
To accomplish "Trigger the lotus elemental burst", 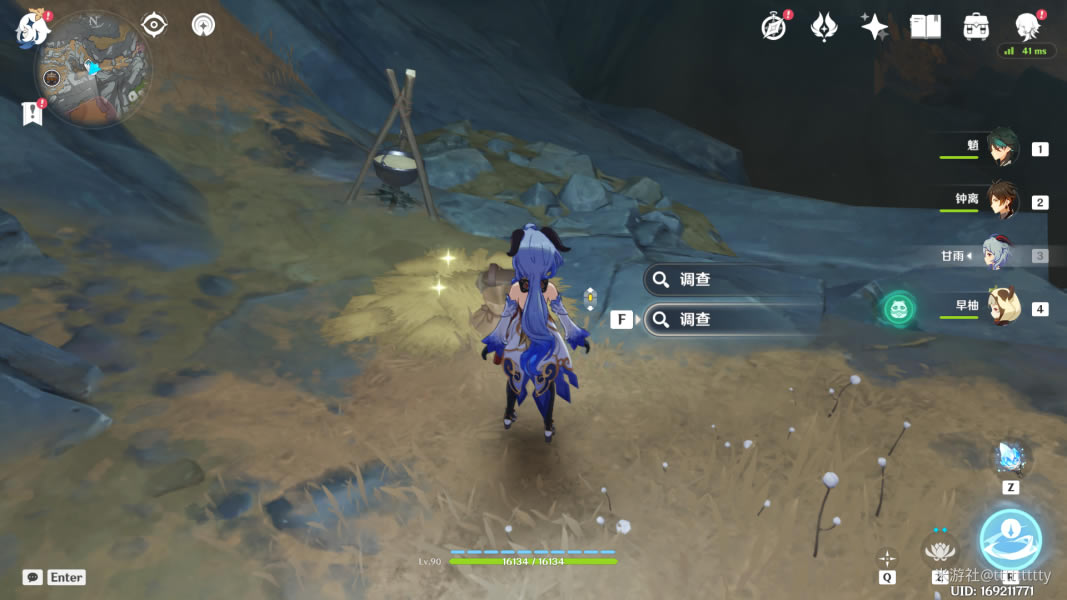I will pyautogui.click(x=939, y=548).
